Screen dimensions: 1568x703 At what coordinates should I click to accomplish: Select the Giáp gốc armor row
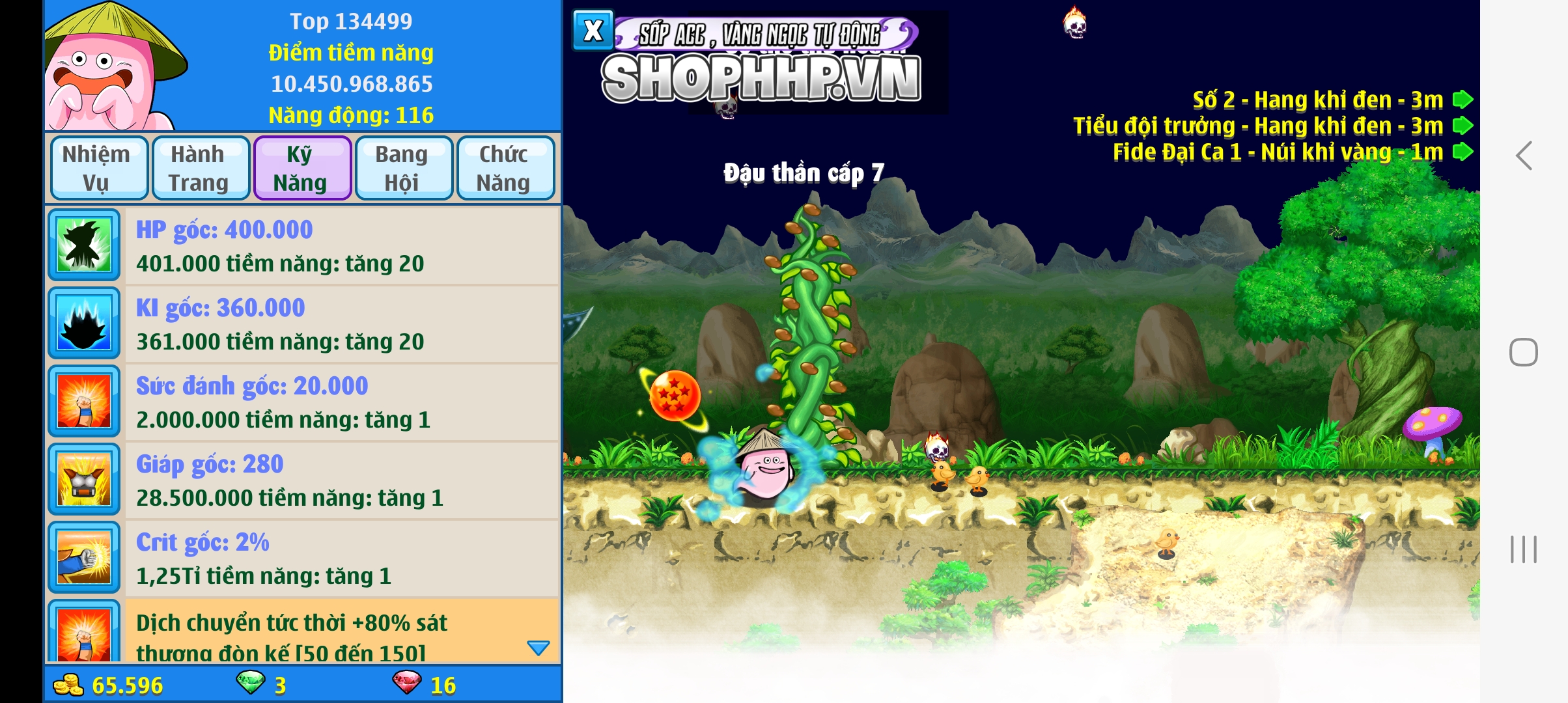tap(341, 480)
